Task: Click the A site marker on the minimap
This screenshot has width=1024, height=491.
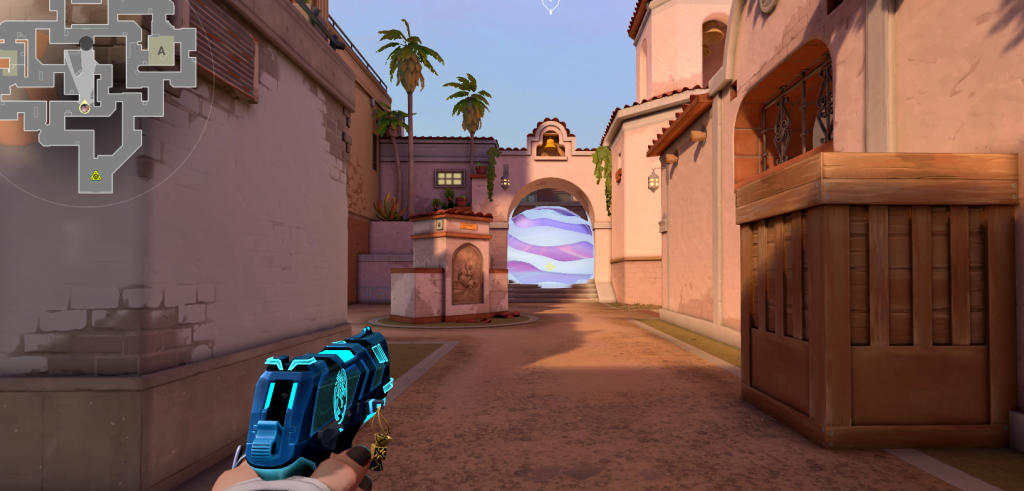Action: (x=161, y=49)
